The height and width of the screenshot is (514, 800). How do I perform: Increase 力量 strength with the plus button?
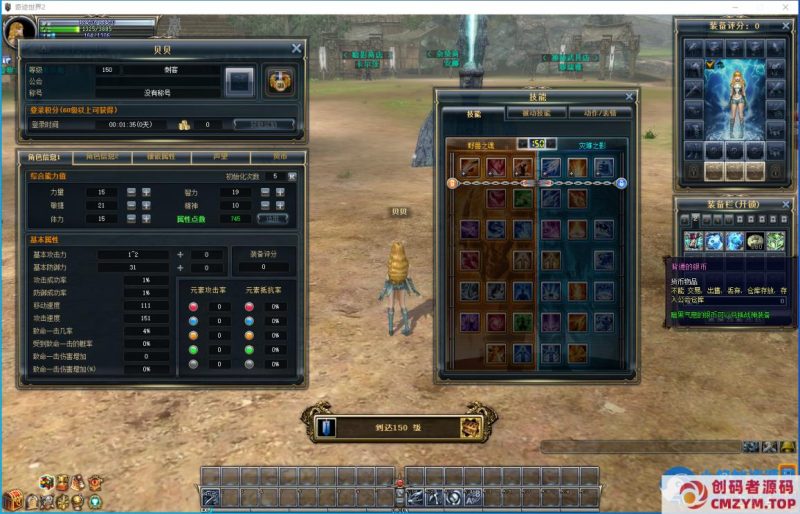tap(145, 192)
